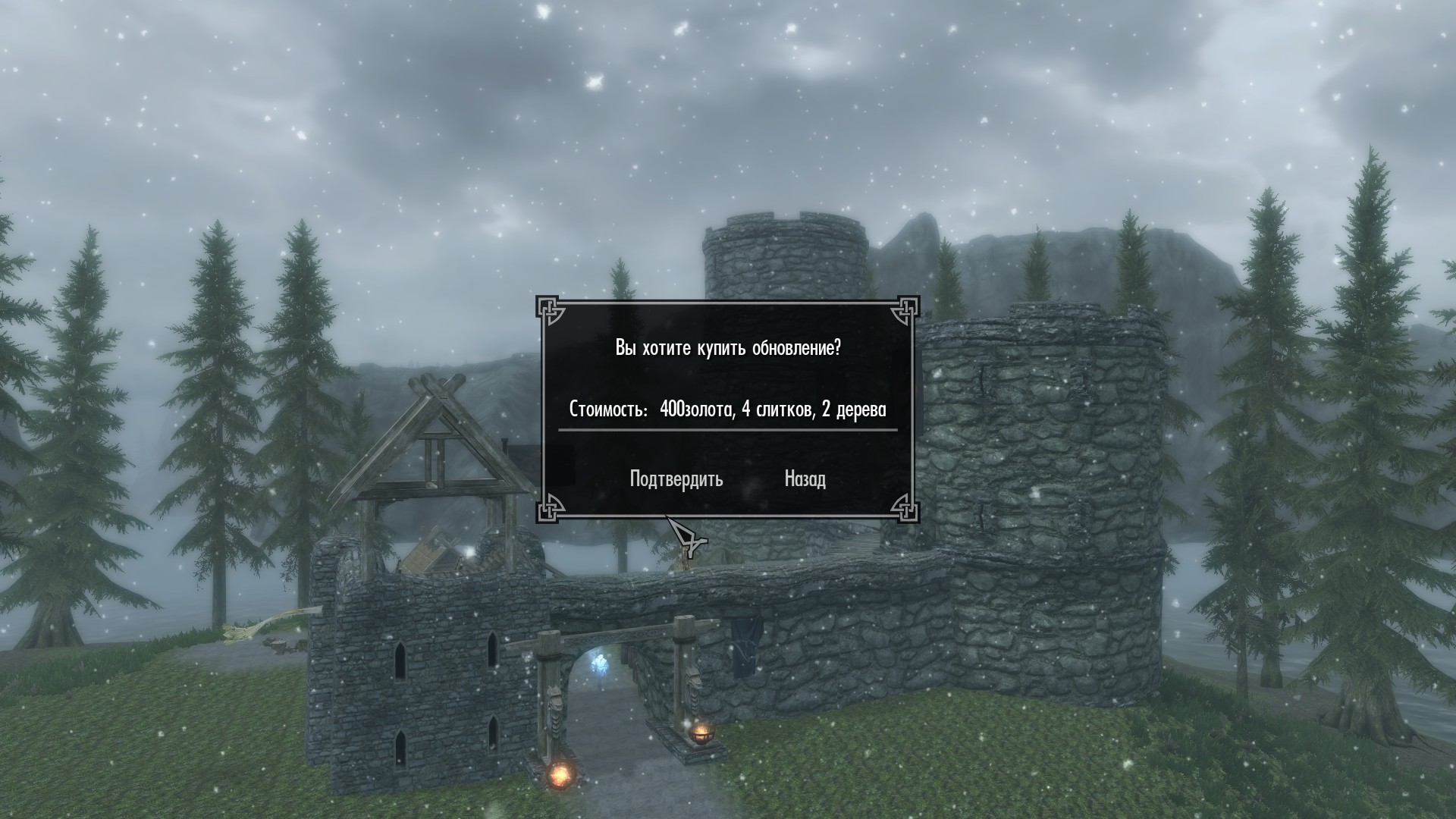
Task: Confirm the upgrade purchase with Подтвердить
Action: coord(676,479)
